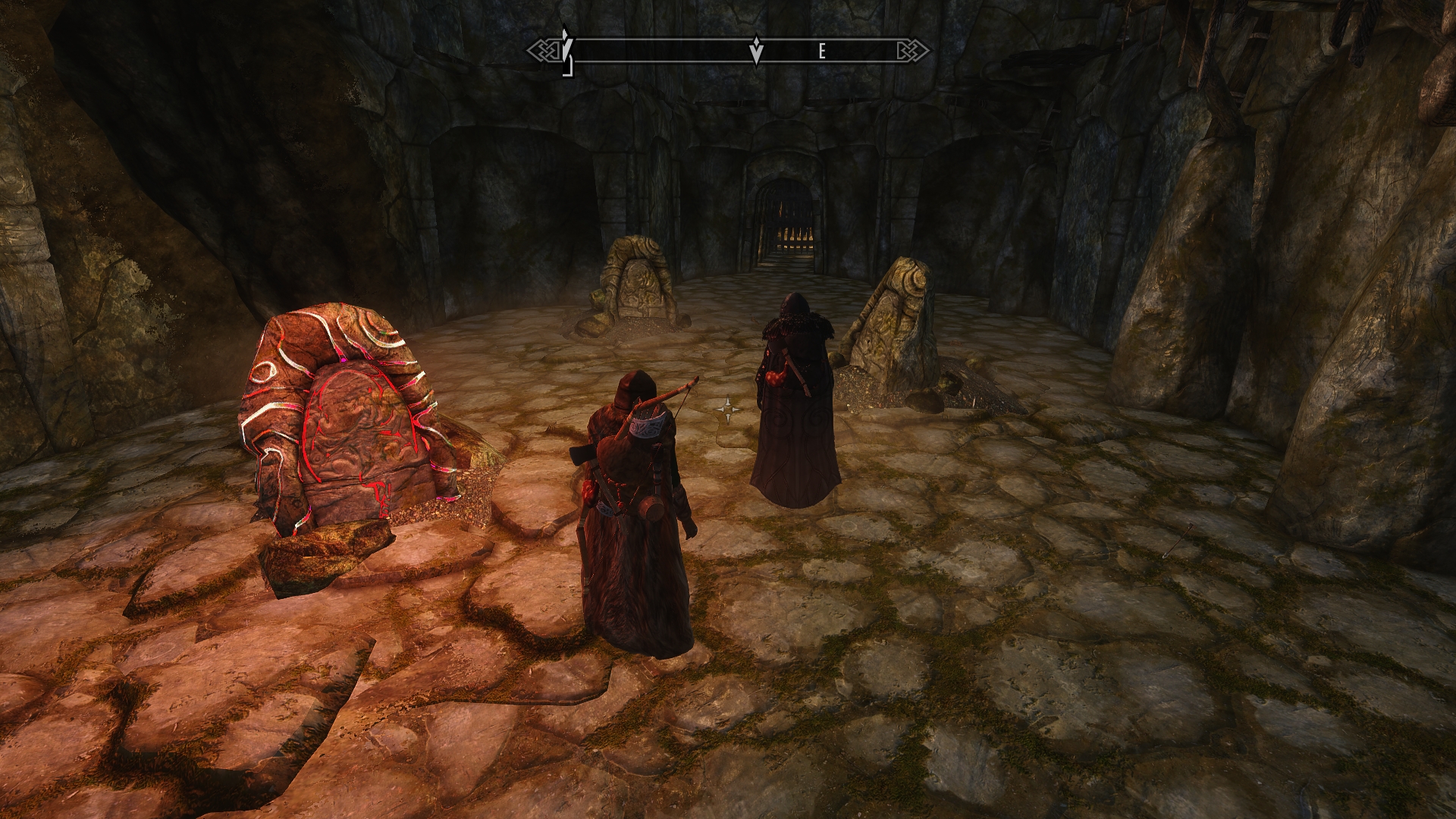Click the arrow-shaped quest marker on the compass
This screenshot has width=1456, height=819.
pyautogui.click(x=756, y=51)
